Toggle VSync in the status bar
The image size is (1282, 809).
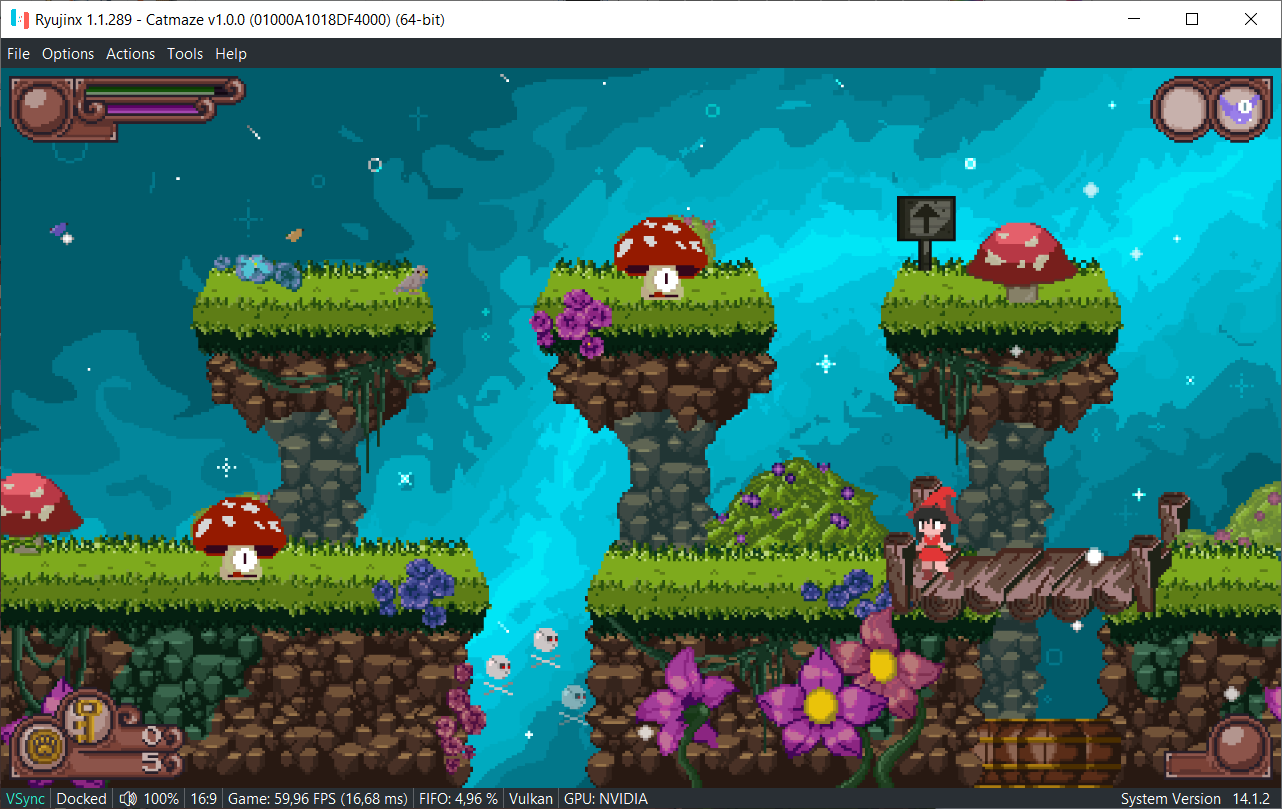[25, 798]
